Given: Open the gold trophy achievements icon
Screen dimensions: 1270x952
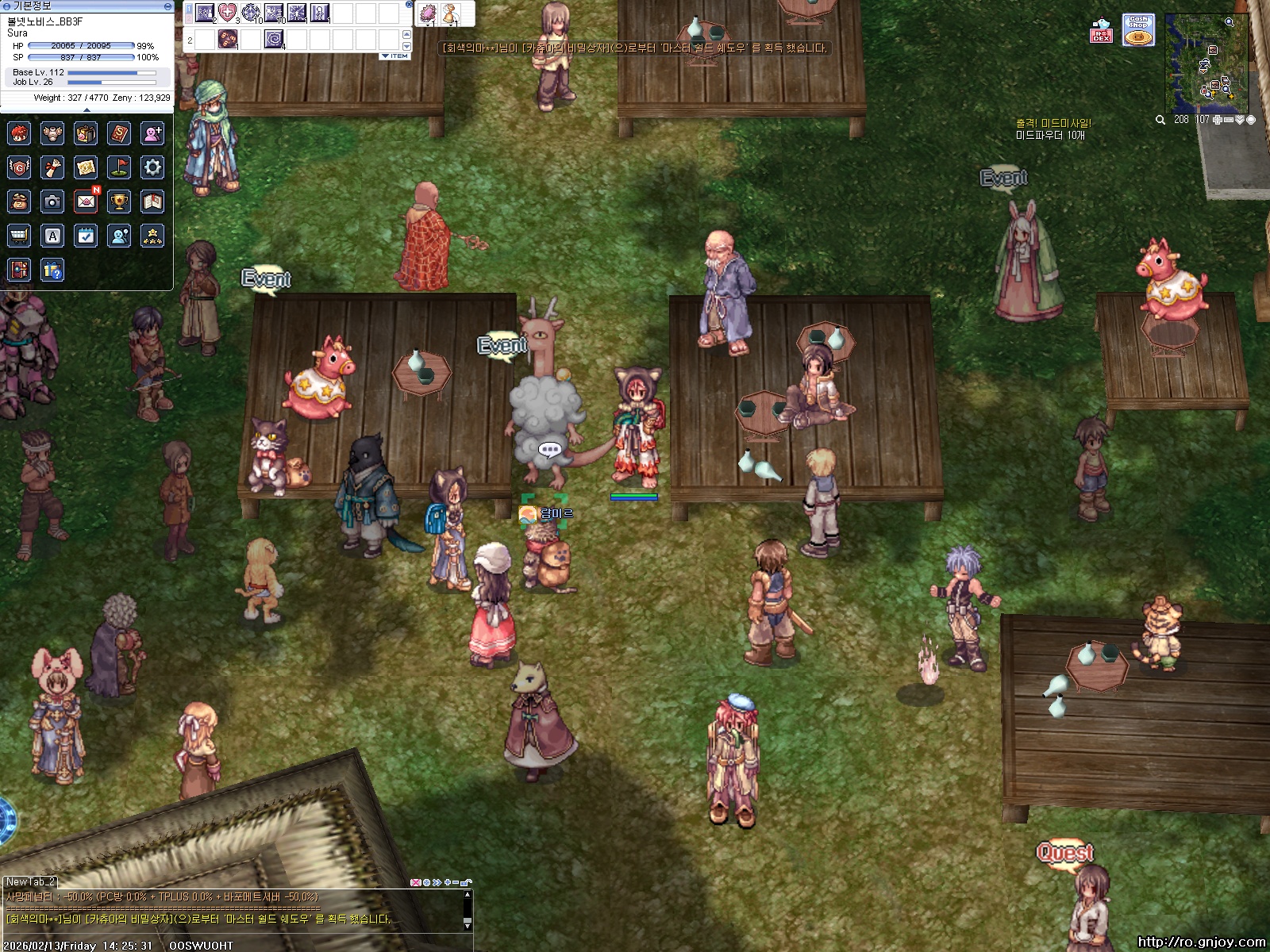Looking at the screenshot, I should (x=119, y=202).
